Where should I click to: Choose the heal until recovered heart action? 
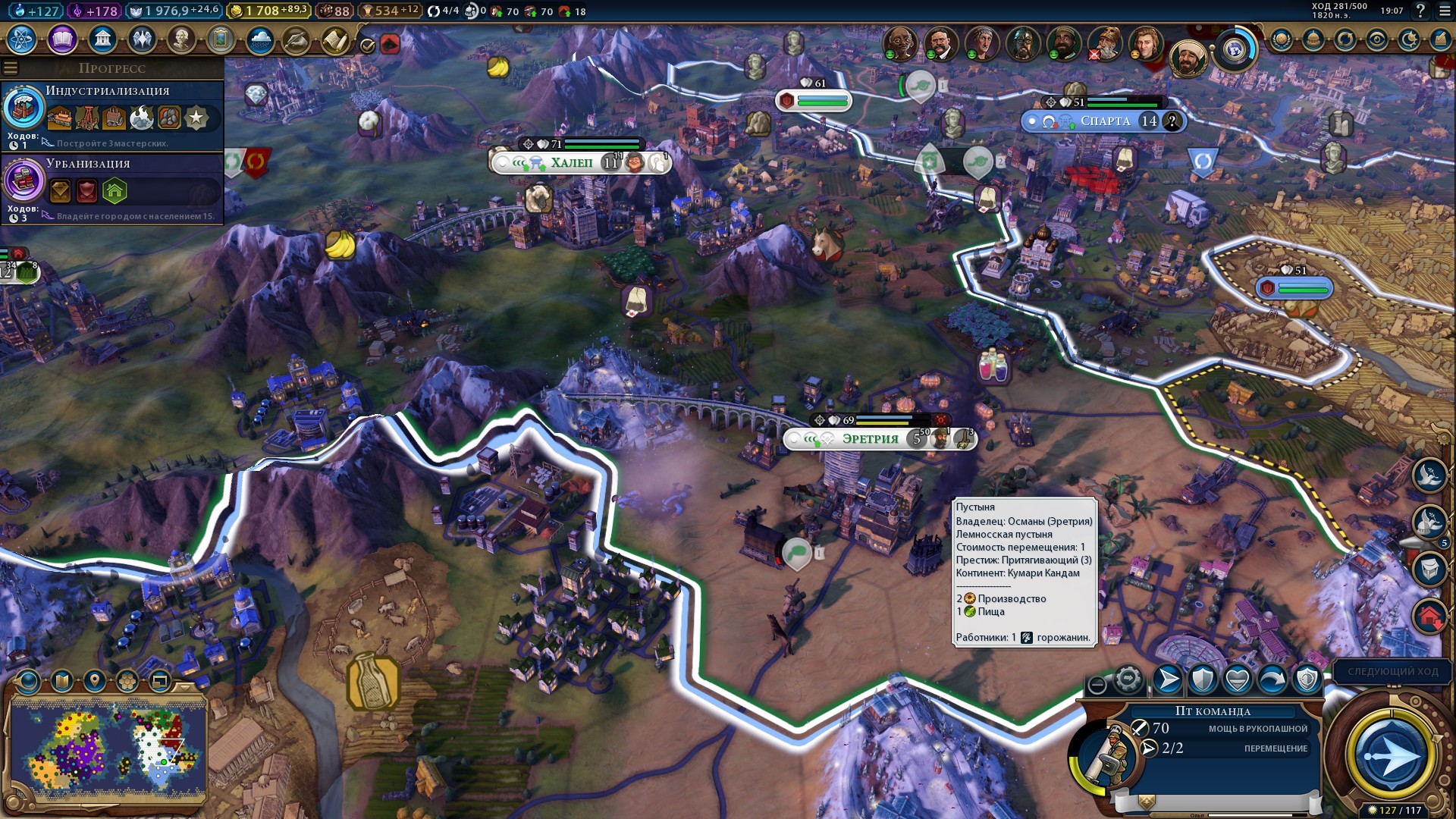pos(1237,680)
